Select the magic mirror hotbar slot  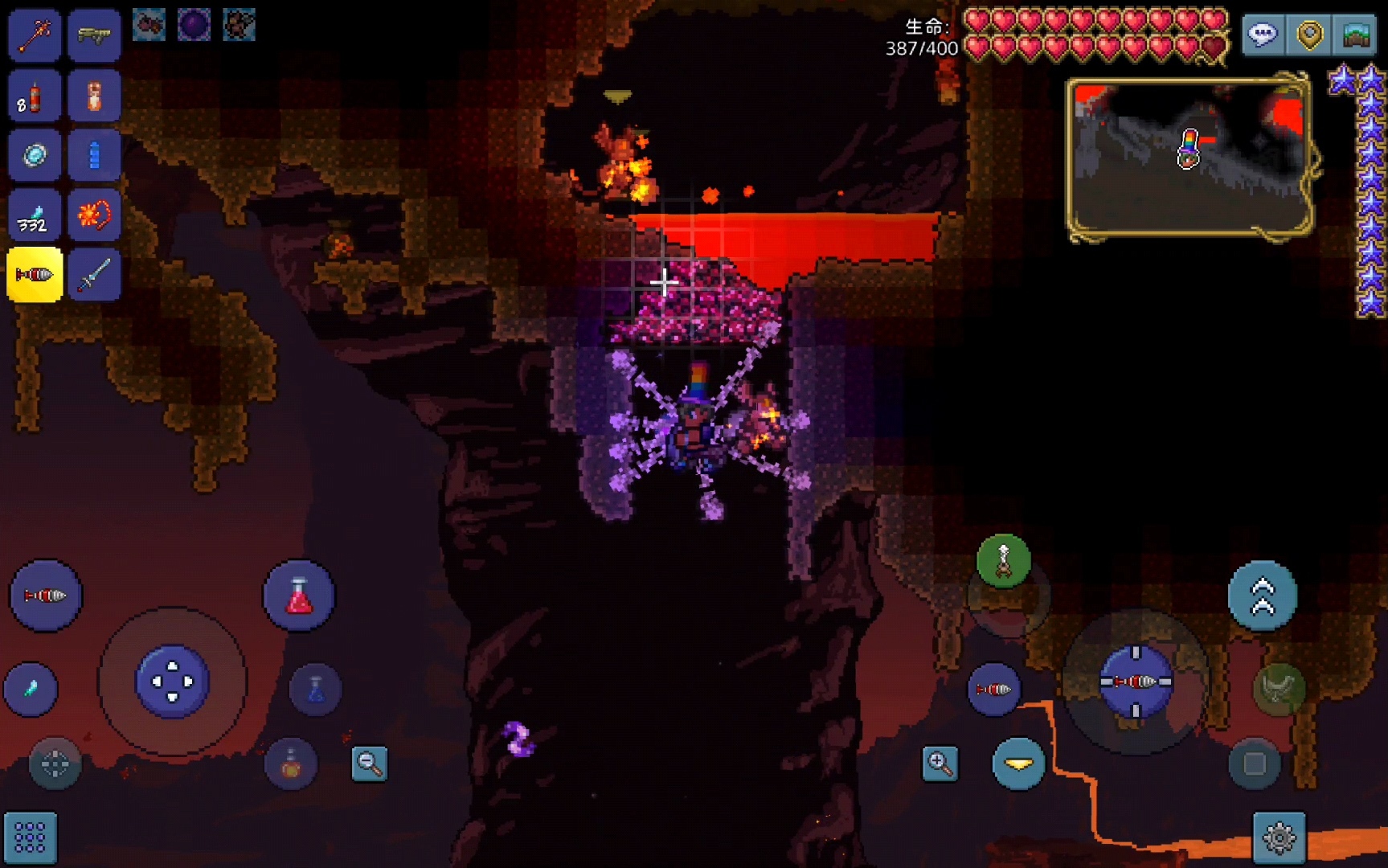[35, 155]
